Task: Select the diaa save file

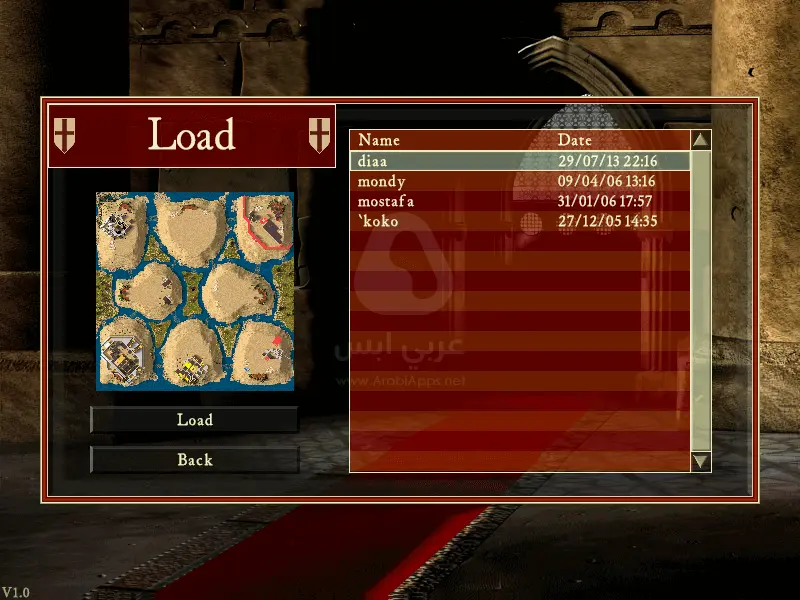Action: point(520,161)
